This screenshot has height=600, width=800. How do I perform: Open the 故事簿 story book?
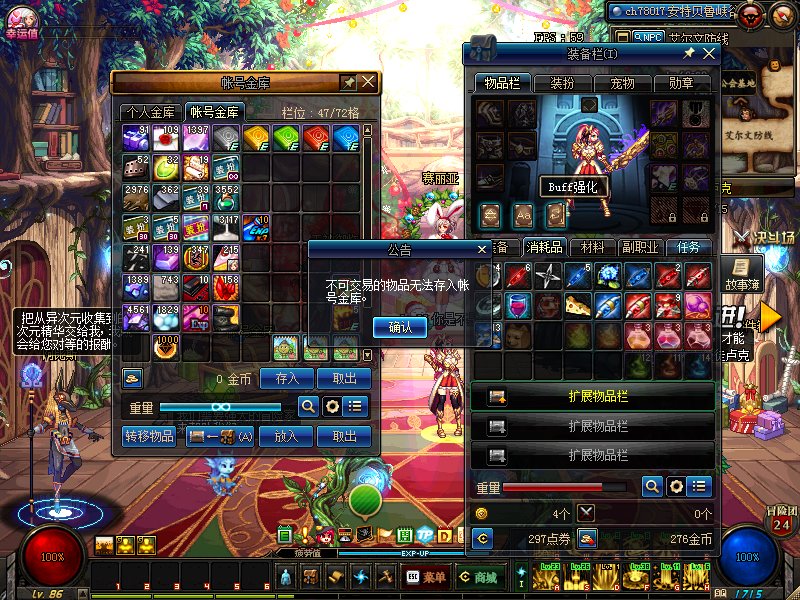pos(739,273)
